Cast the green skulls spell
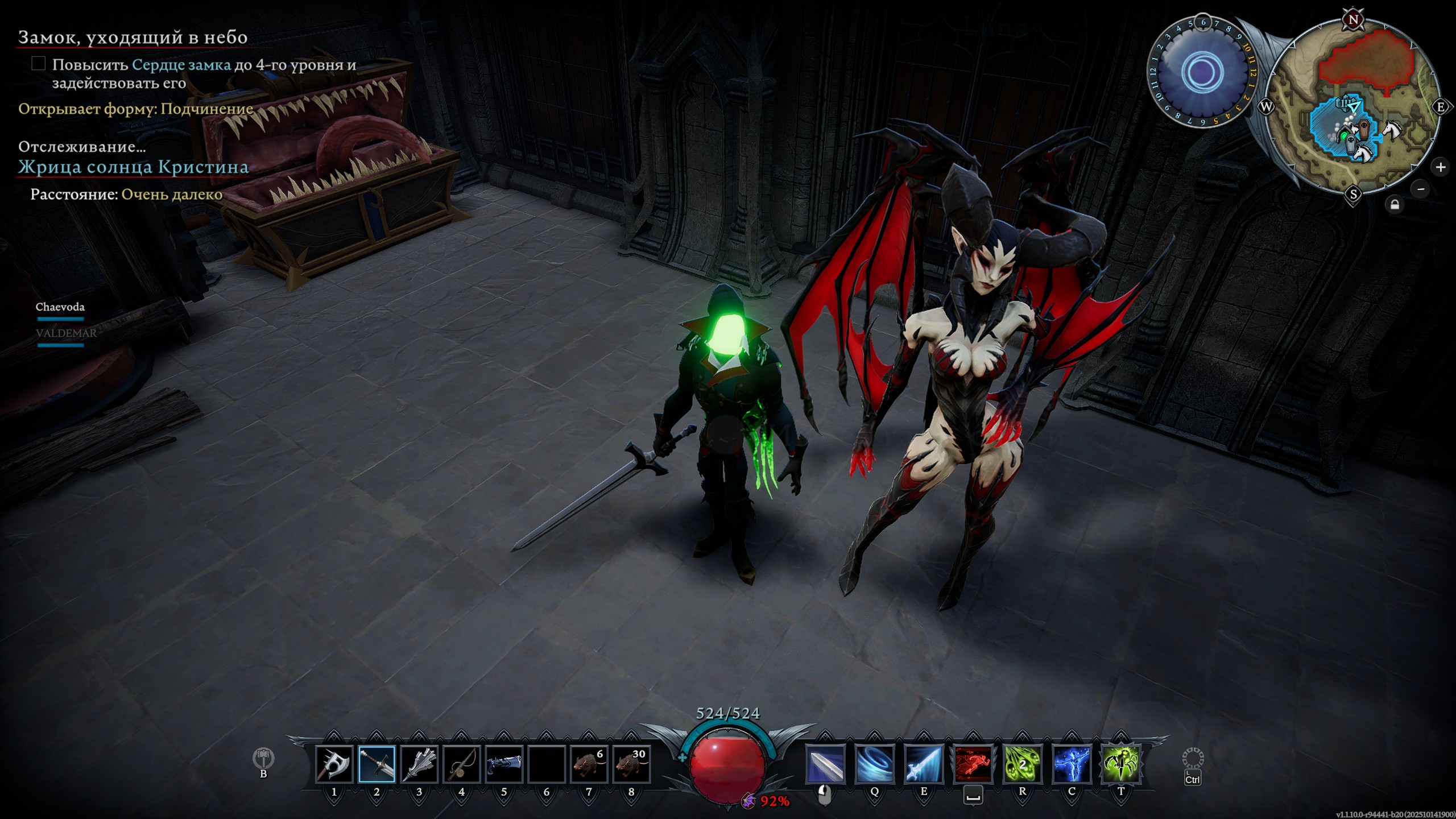Viewport: 1456px width, 819px height. (x=1022, y=764)
